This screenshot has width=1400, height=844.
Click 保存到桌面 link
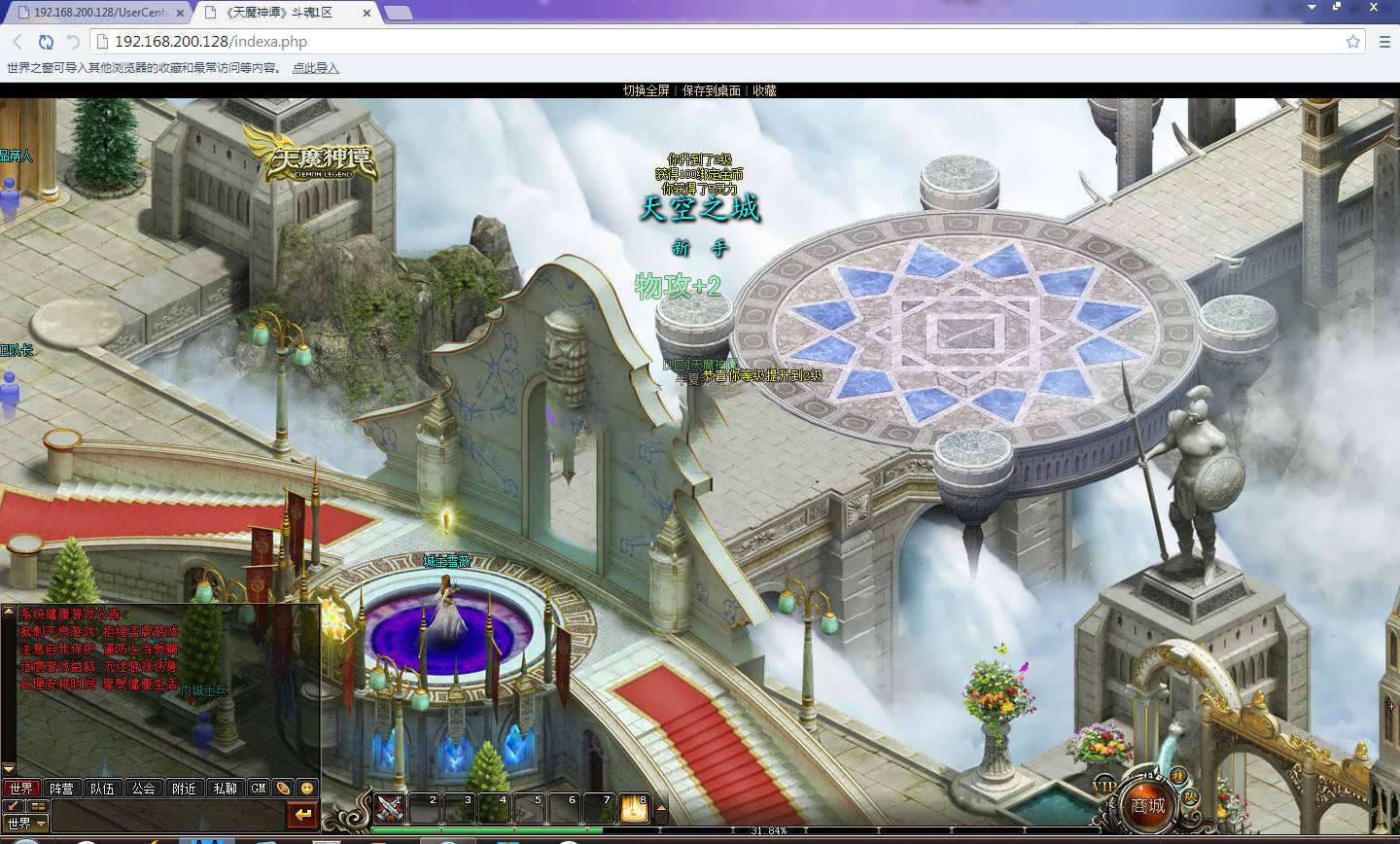[x=711, y=90]
